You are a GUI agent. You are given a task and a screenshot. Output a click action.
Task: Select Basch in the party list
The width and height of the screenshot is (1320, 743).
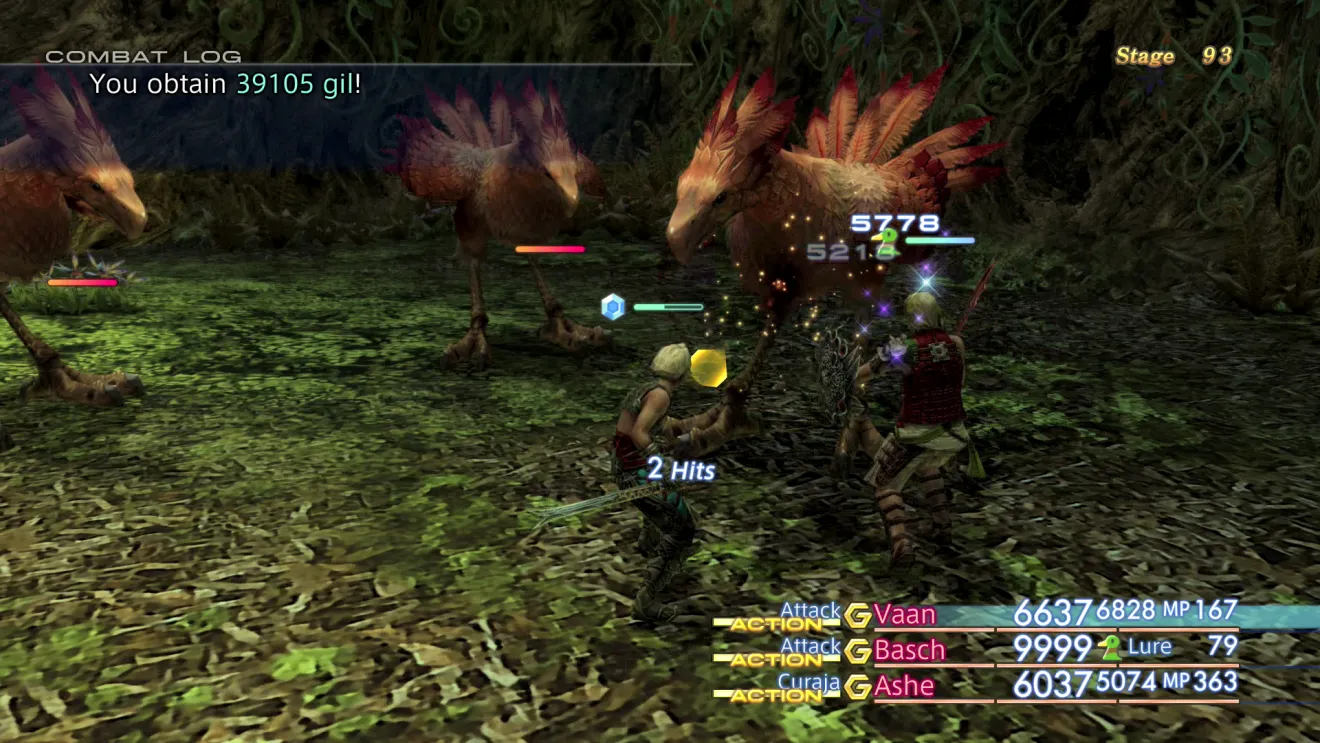tap(909, 650)
